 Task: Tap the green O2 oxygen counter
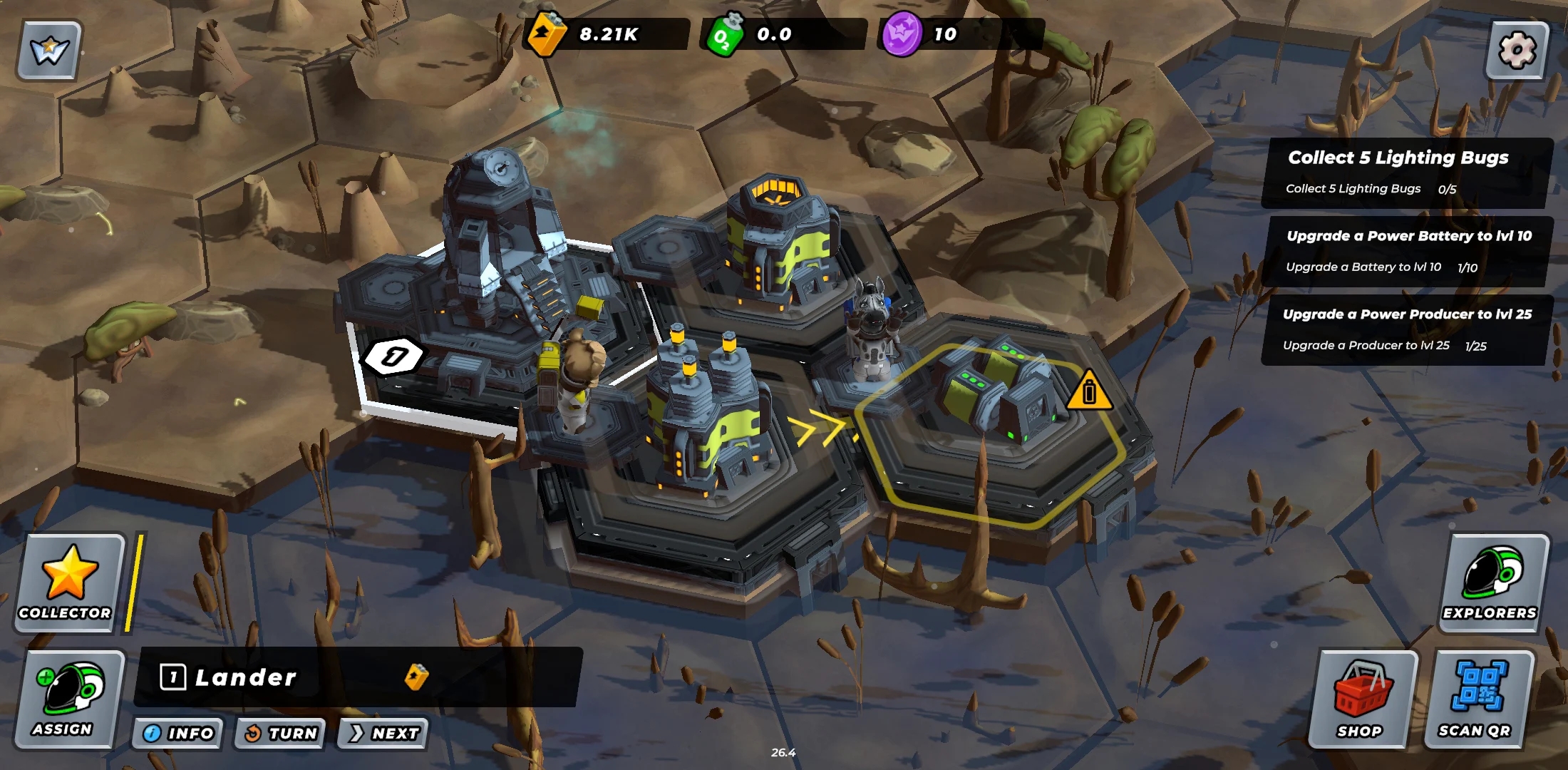coord(784,34)
